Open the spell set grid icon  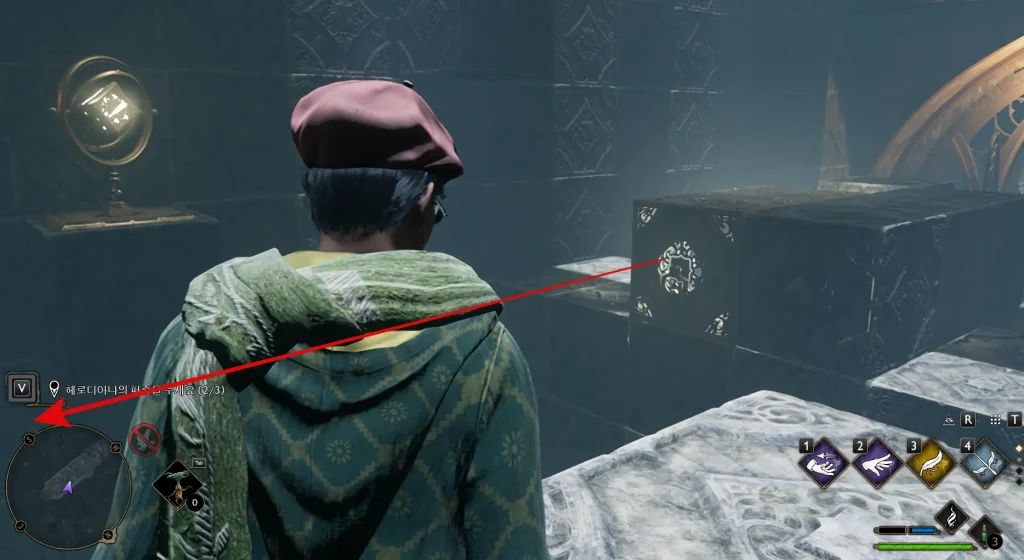(996, 421)
